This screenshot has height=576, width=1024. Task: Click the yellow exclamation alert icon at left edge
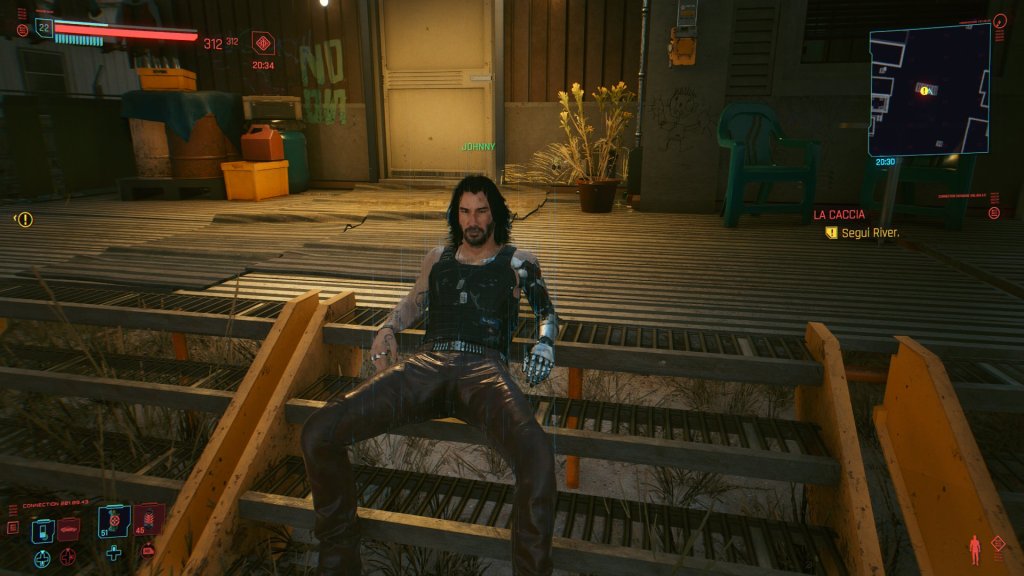pyautogui.click(x=24, y=219)
